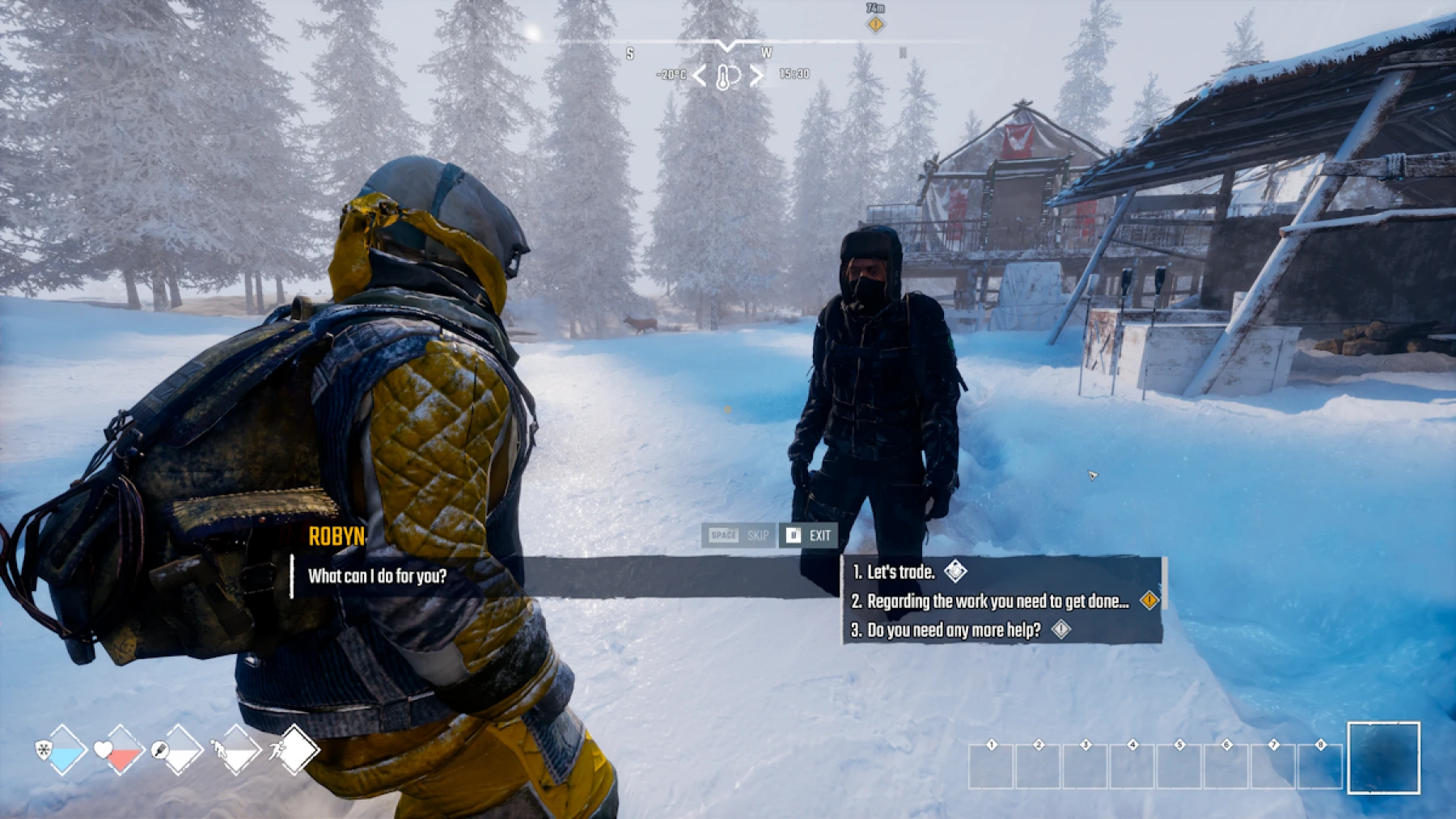Viewport: 1456px width, 819px height.
Task: Click the snowflake shield cold status icon
Action: click(x=44, y=750)
